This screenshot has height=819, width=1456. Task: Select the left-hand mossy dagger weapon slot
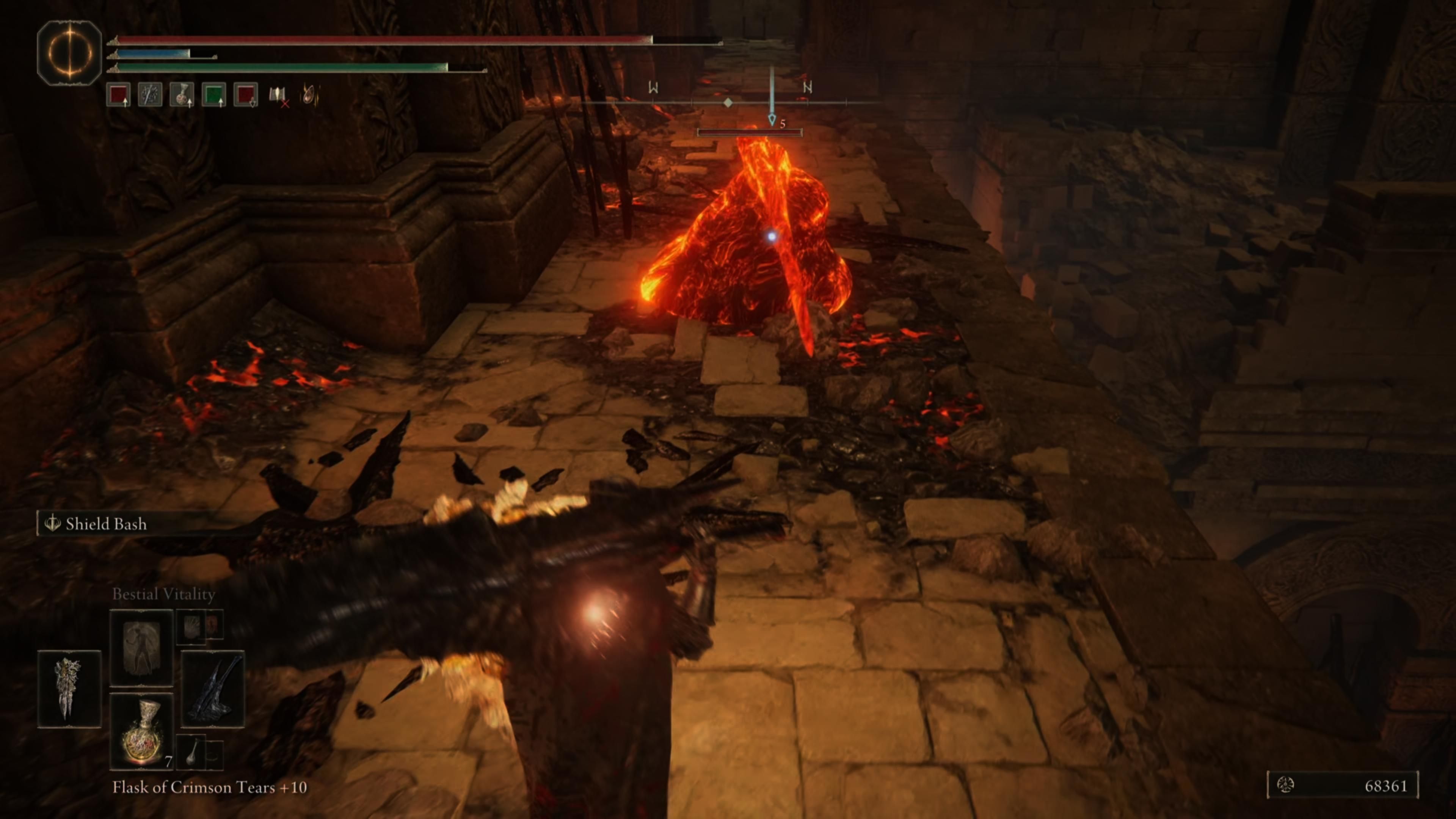[x=69, y=689]
